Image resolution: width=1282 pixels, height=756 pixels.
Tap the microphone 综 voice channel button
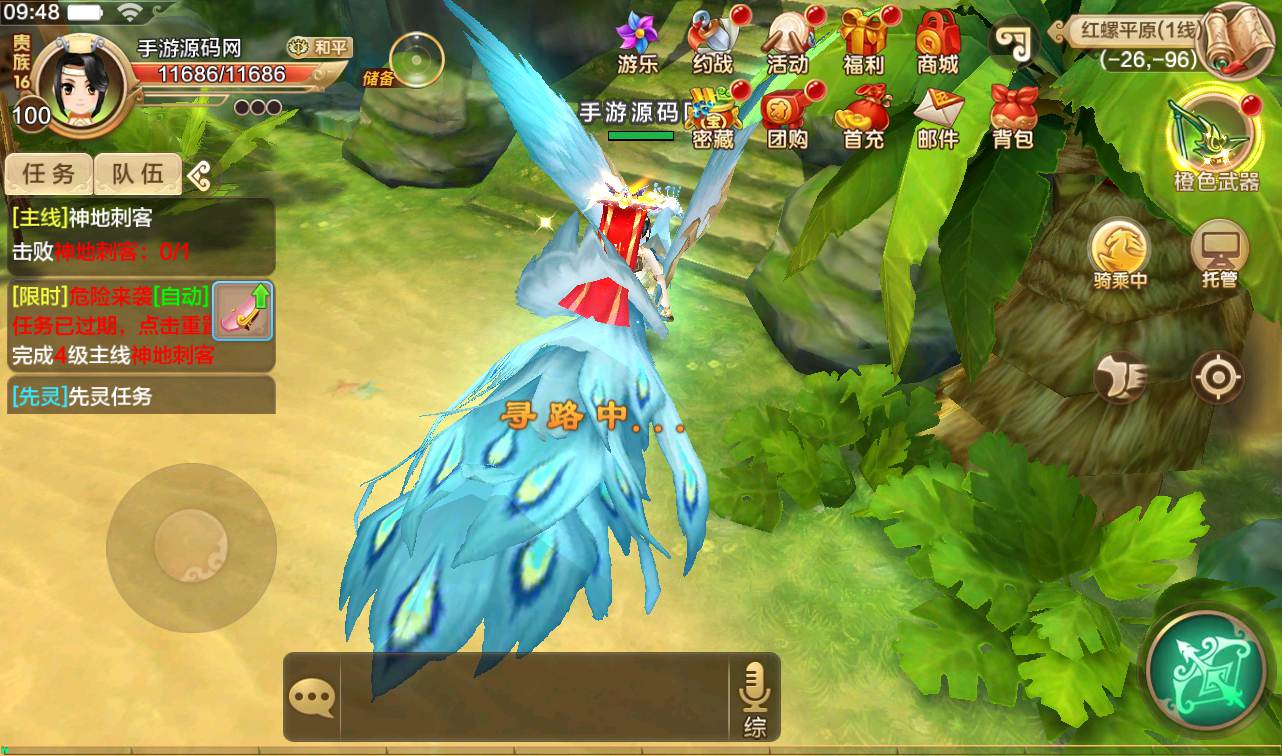pyautogui.click(x=754, y=698)
